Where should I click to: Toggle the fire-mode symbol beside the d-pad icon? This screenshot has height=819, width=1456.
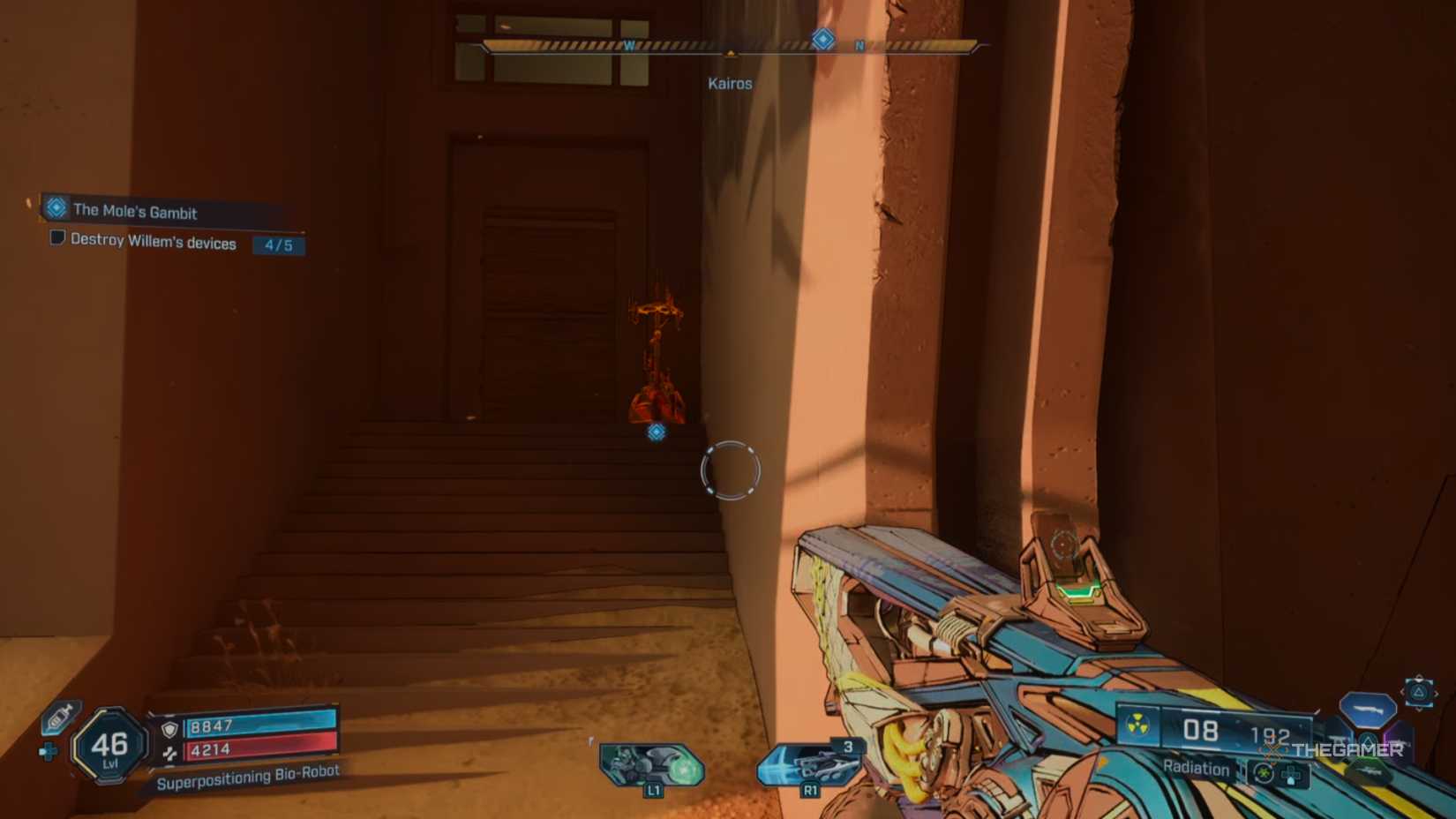[x=1264, y=774]
